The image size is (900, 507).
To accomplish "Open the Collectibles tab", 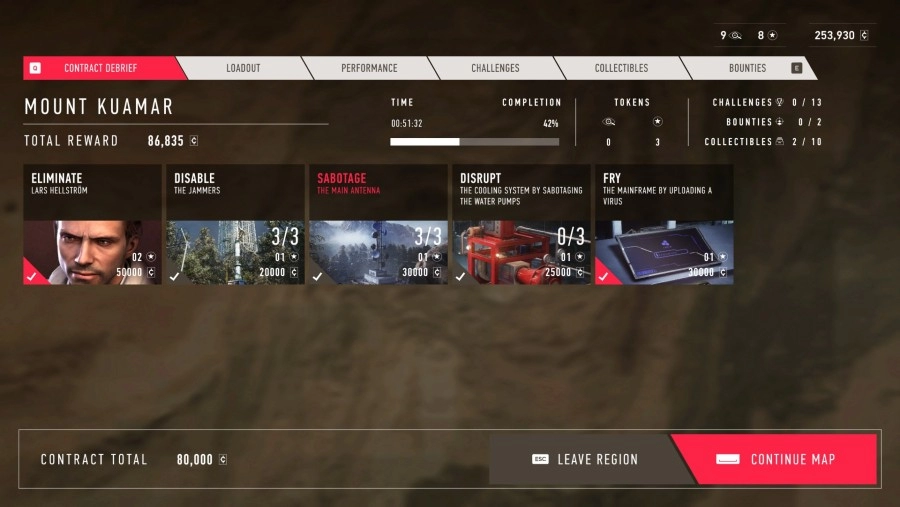I will point(621,68).
